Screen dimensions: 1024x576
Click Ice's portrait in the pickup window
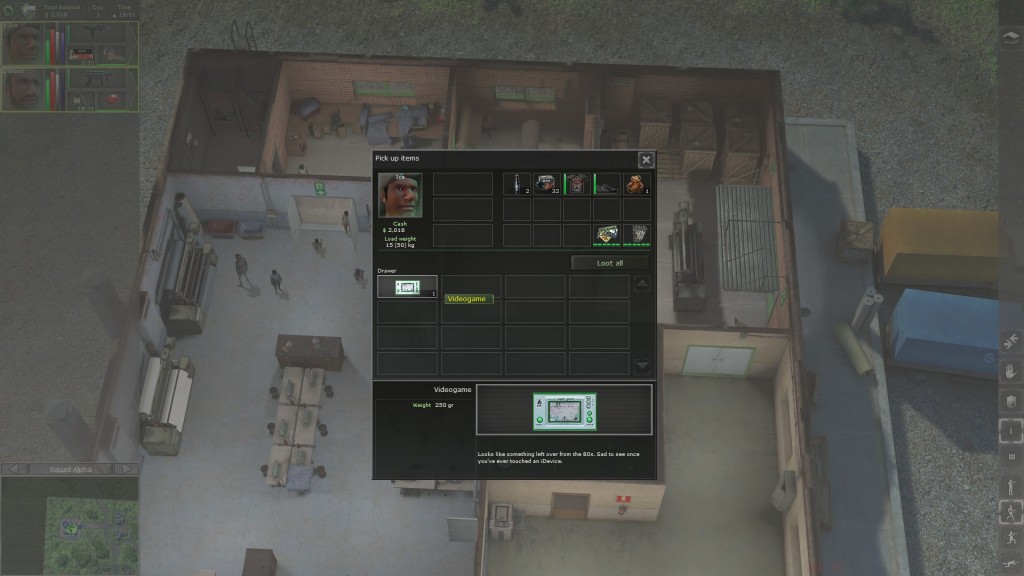(400, 195)
